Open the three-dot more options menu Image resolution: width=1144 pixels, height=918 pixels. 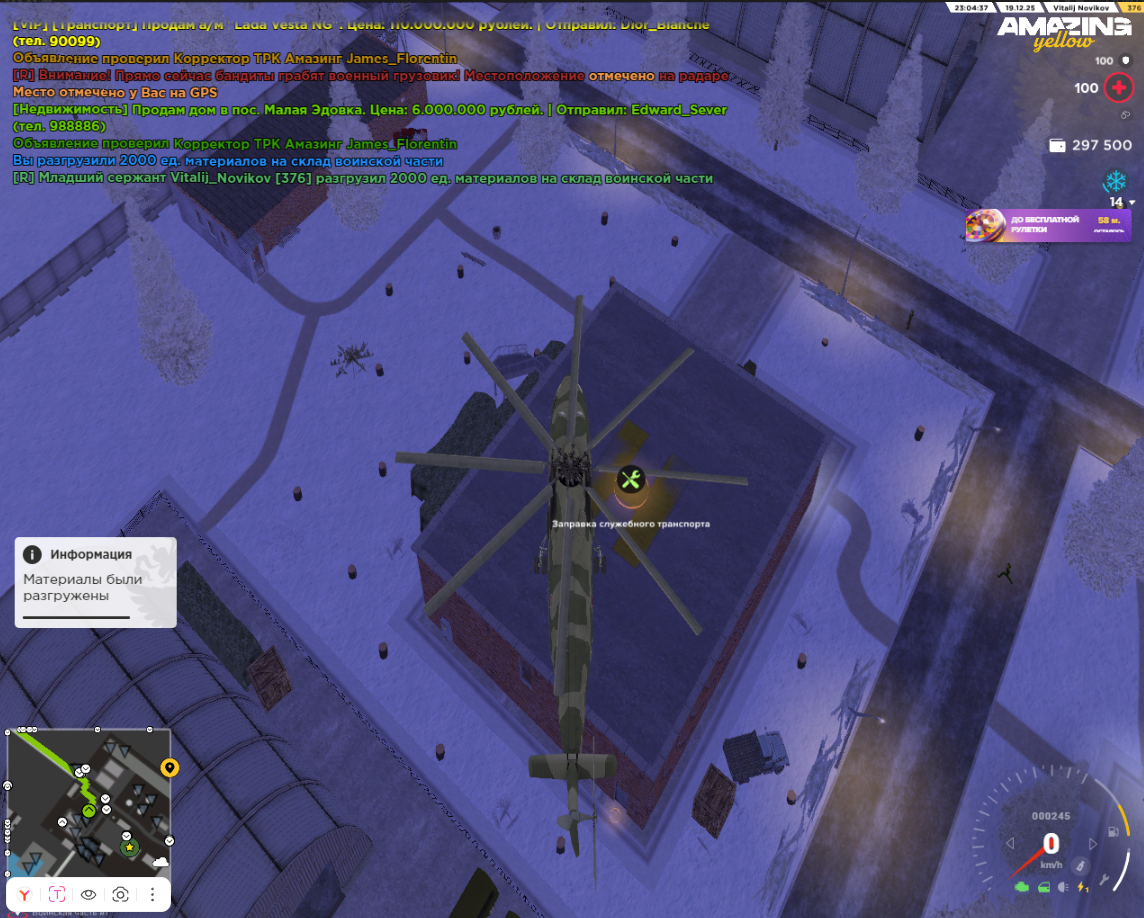[152, 894]
